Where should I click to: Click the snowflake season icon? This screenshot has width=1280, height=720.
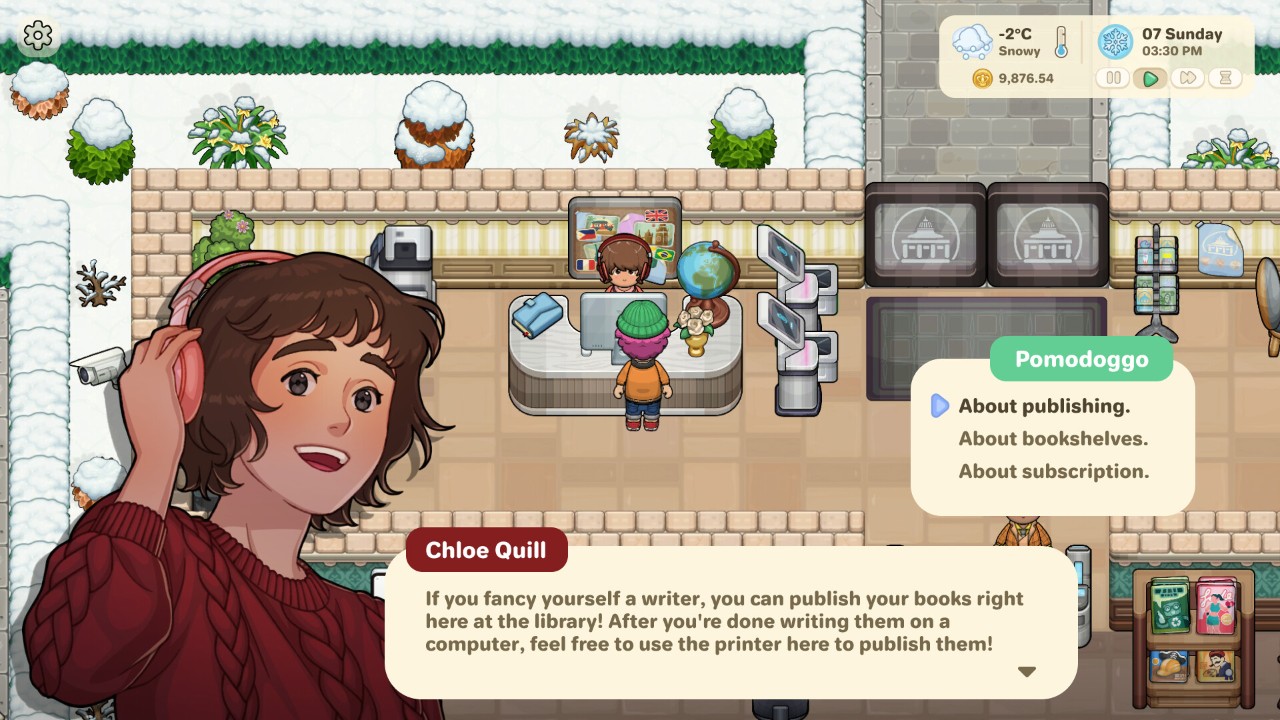click(x=1115, y=42)
